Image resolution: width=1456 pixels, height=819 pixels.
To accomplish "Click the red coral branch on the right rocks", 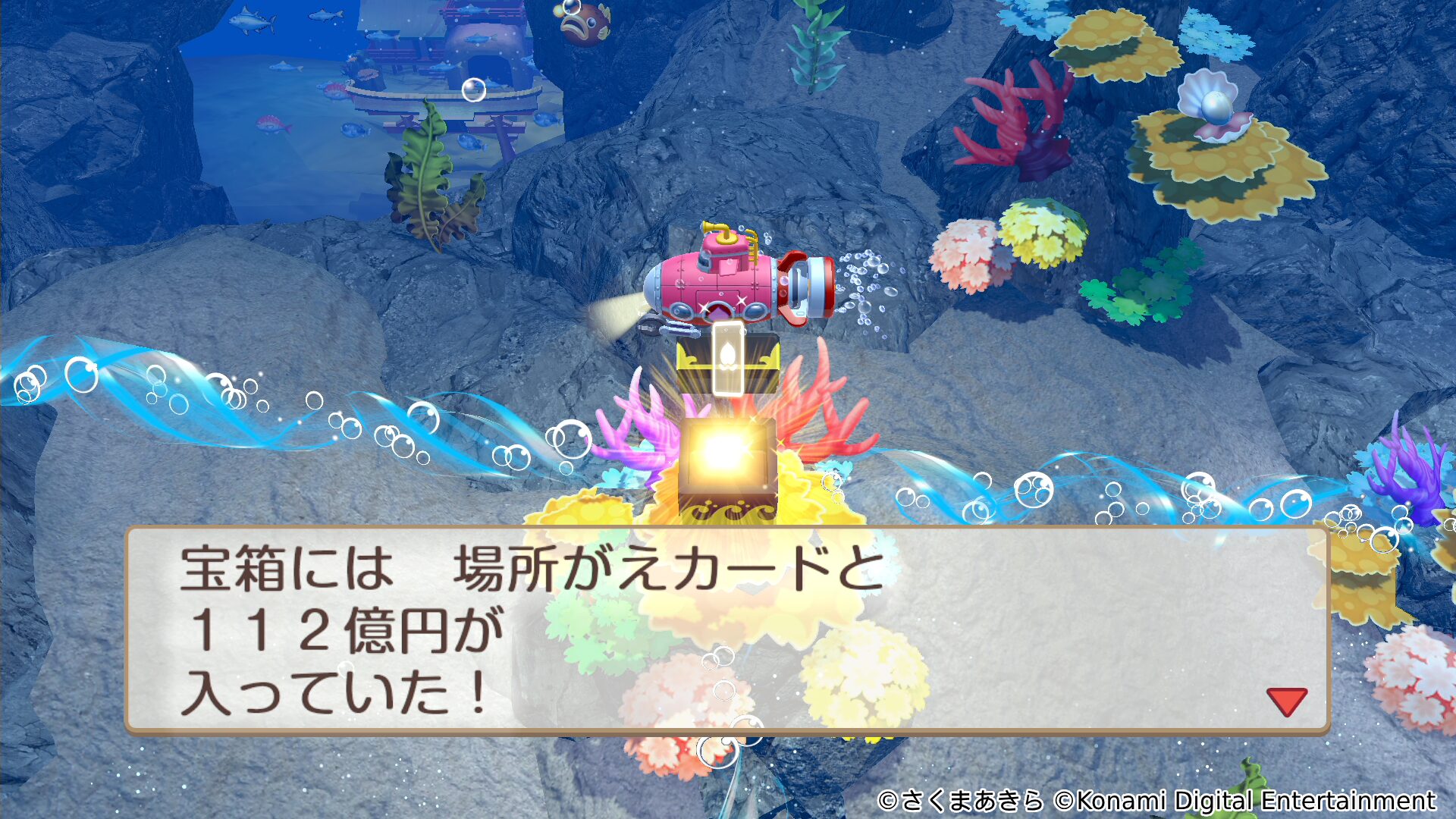I will (1016, 114).
